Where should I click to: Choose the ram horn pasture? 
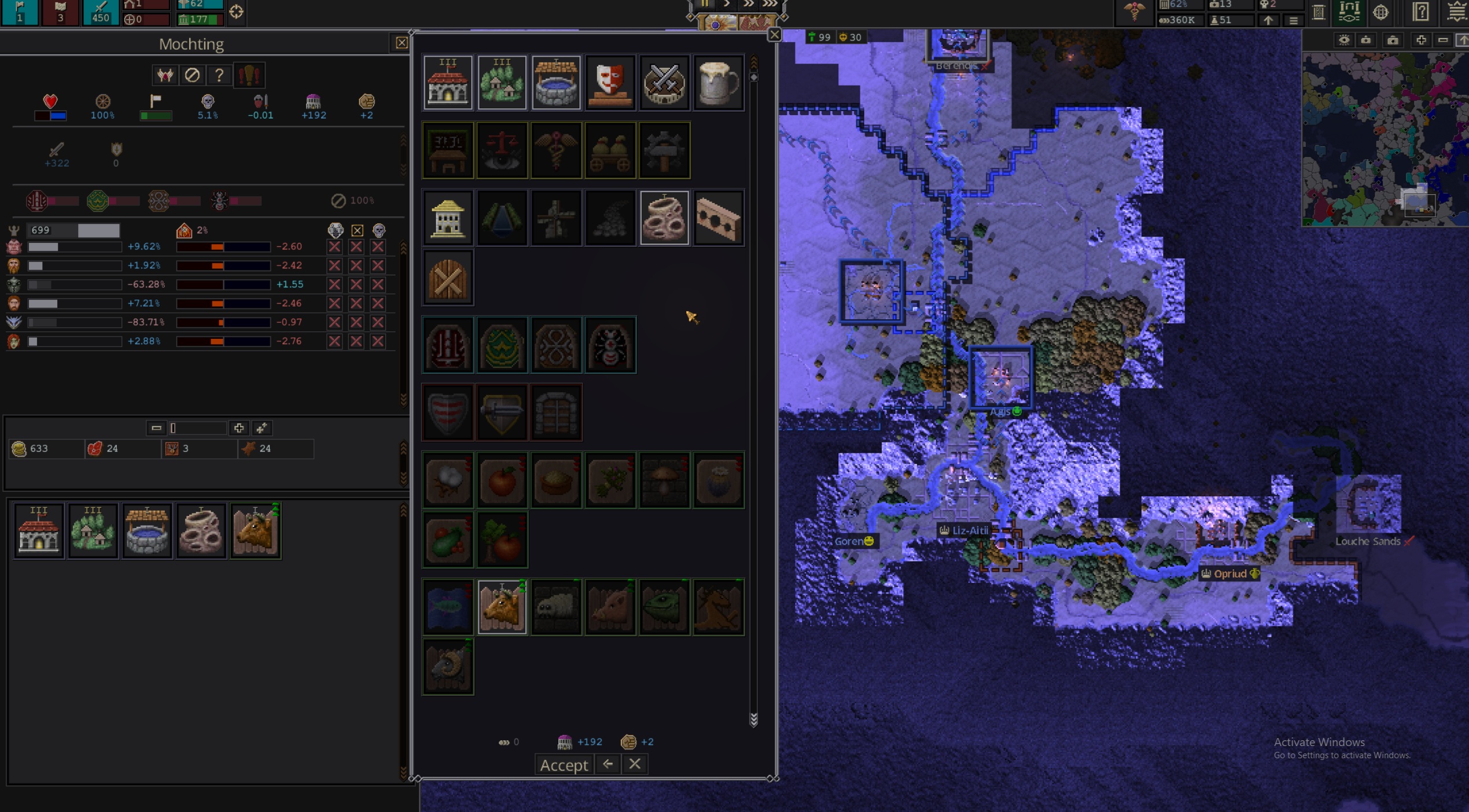448,667
